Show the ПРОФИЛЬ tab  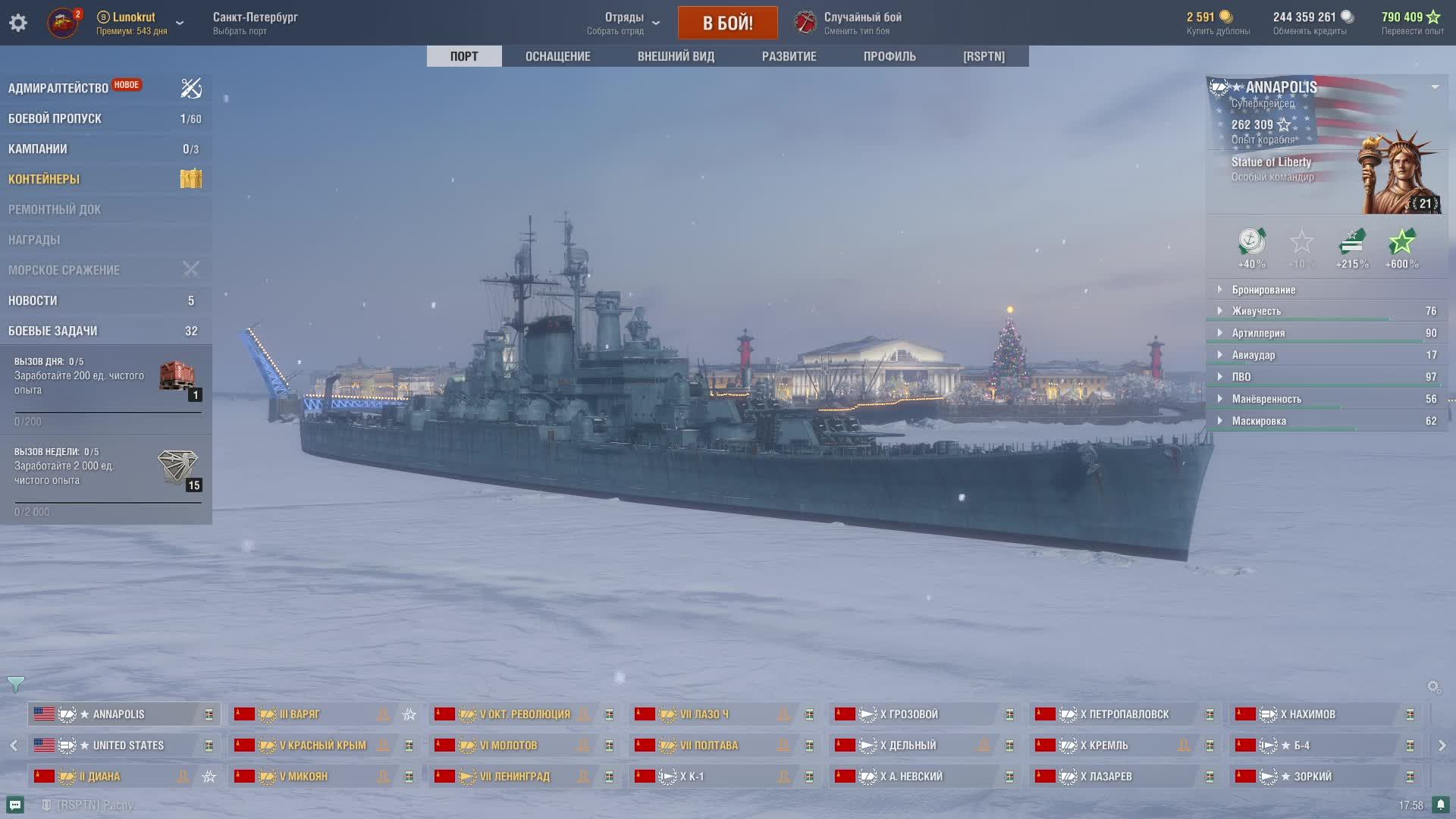tap(890, 56)
